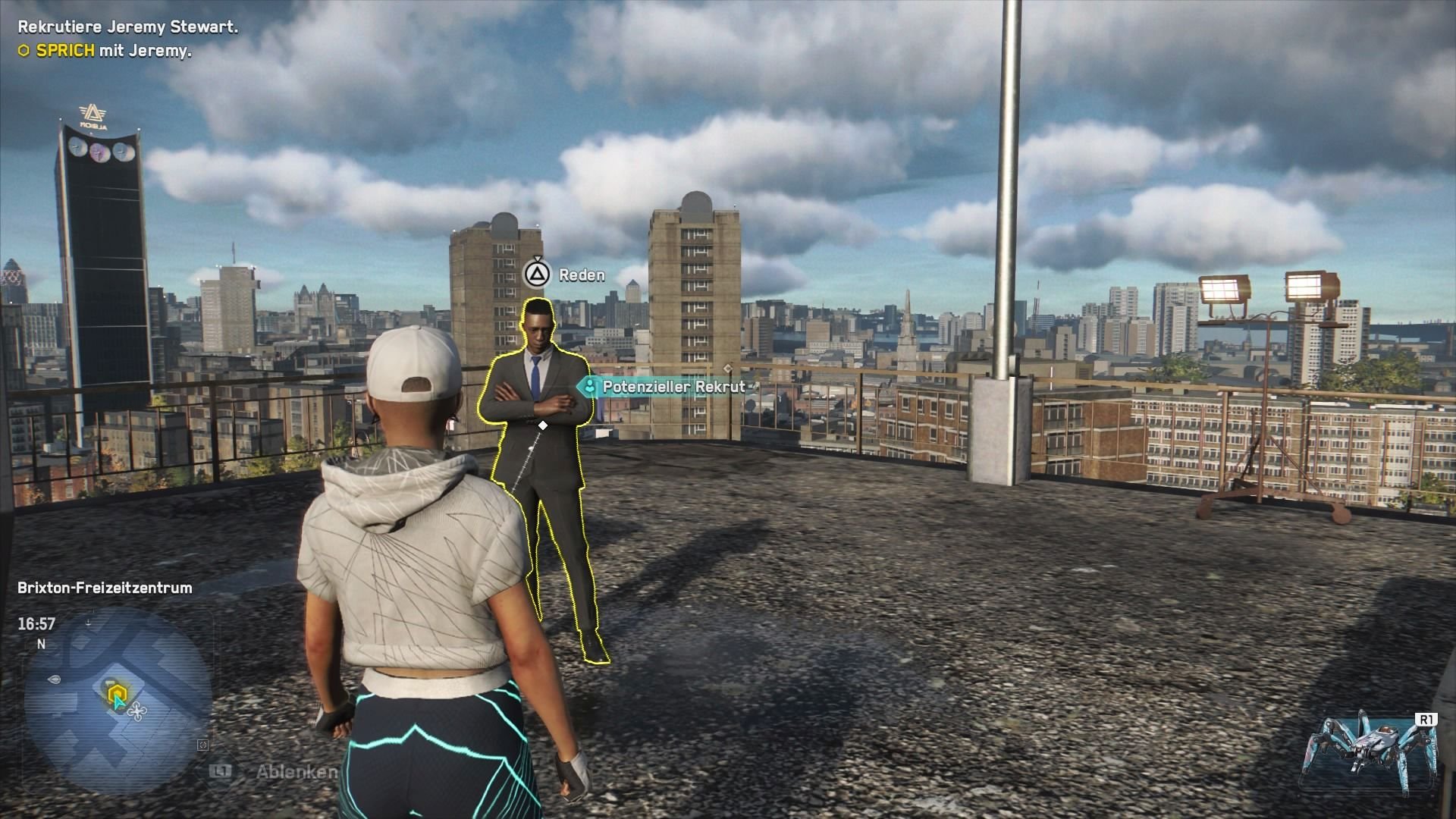Click the Triangle button icon beside Reden
The height and width of the screenshot is (819, 1456).
pyautogui.click(x=538, y=275)
